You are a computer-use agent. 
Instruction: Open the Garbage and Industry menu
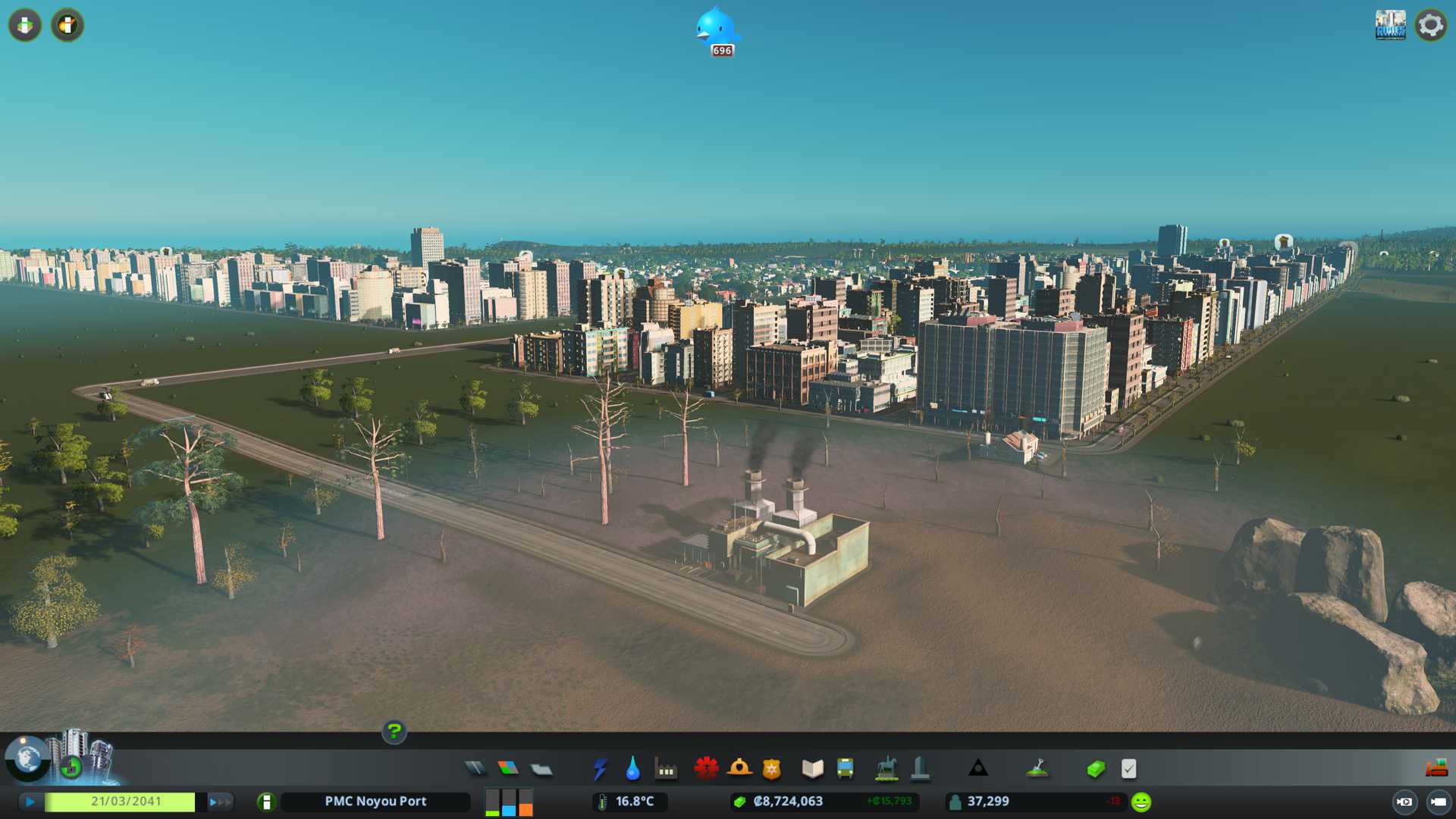click(666, 769)
